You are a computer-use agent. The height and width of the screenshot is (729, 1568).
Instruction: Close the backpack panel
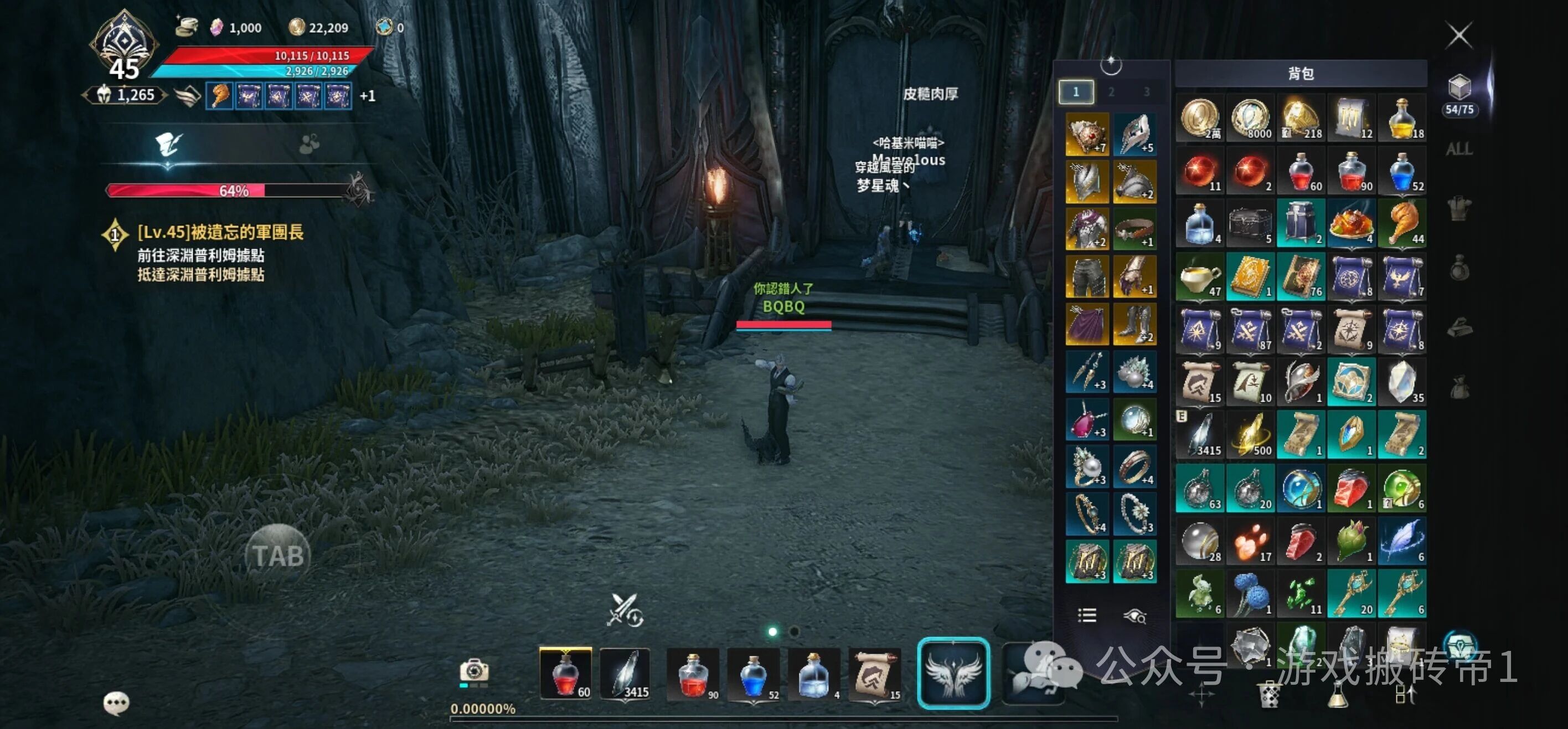pos(1458,35)
